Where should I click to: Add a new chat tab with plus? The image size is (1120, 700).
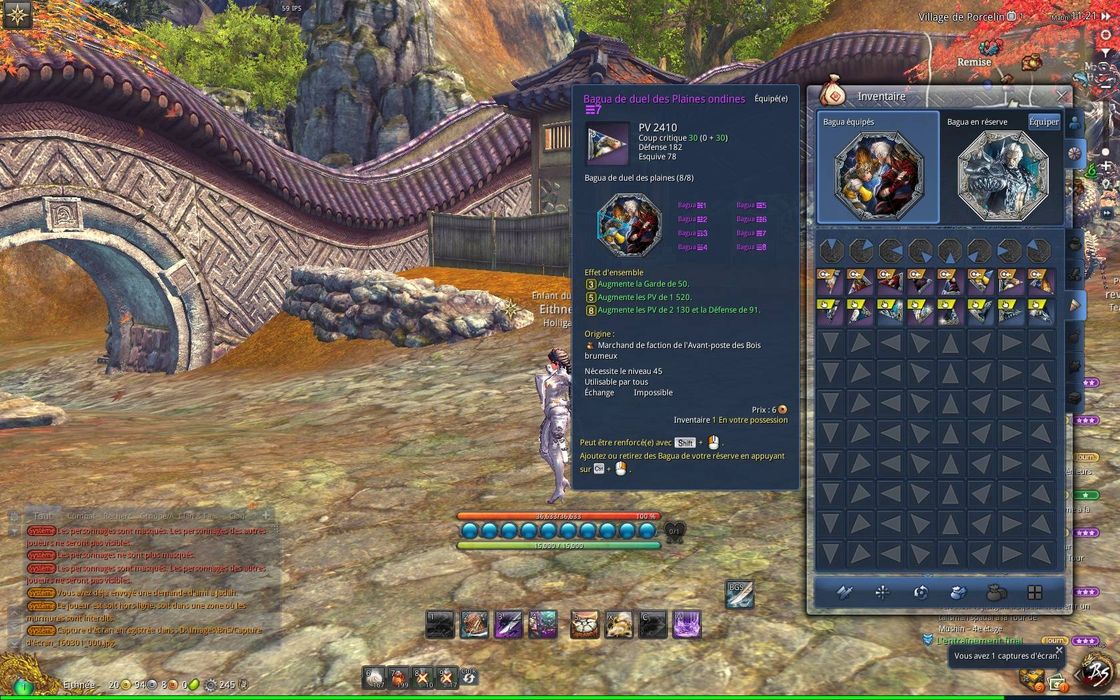pos(266,515)
